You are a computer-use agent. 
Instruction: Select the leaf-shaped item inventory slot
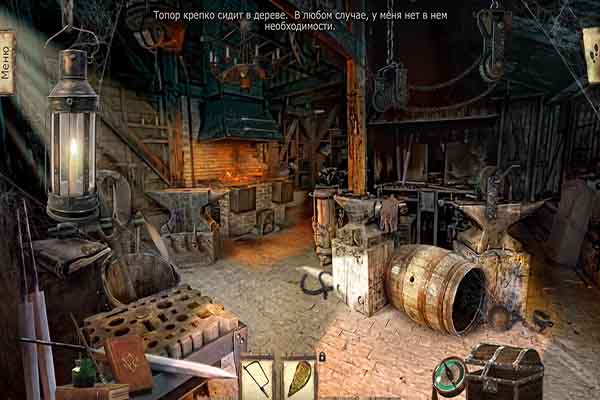pyautogui.click(x=298, y=380)
